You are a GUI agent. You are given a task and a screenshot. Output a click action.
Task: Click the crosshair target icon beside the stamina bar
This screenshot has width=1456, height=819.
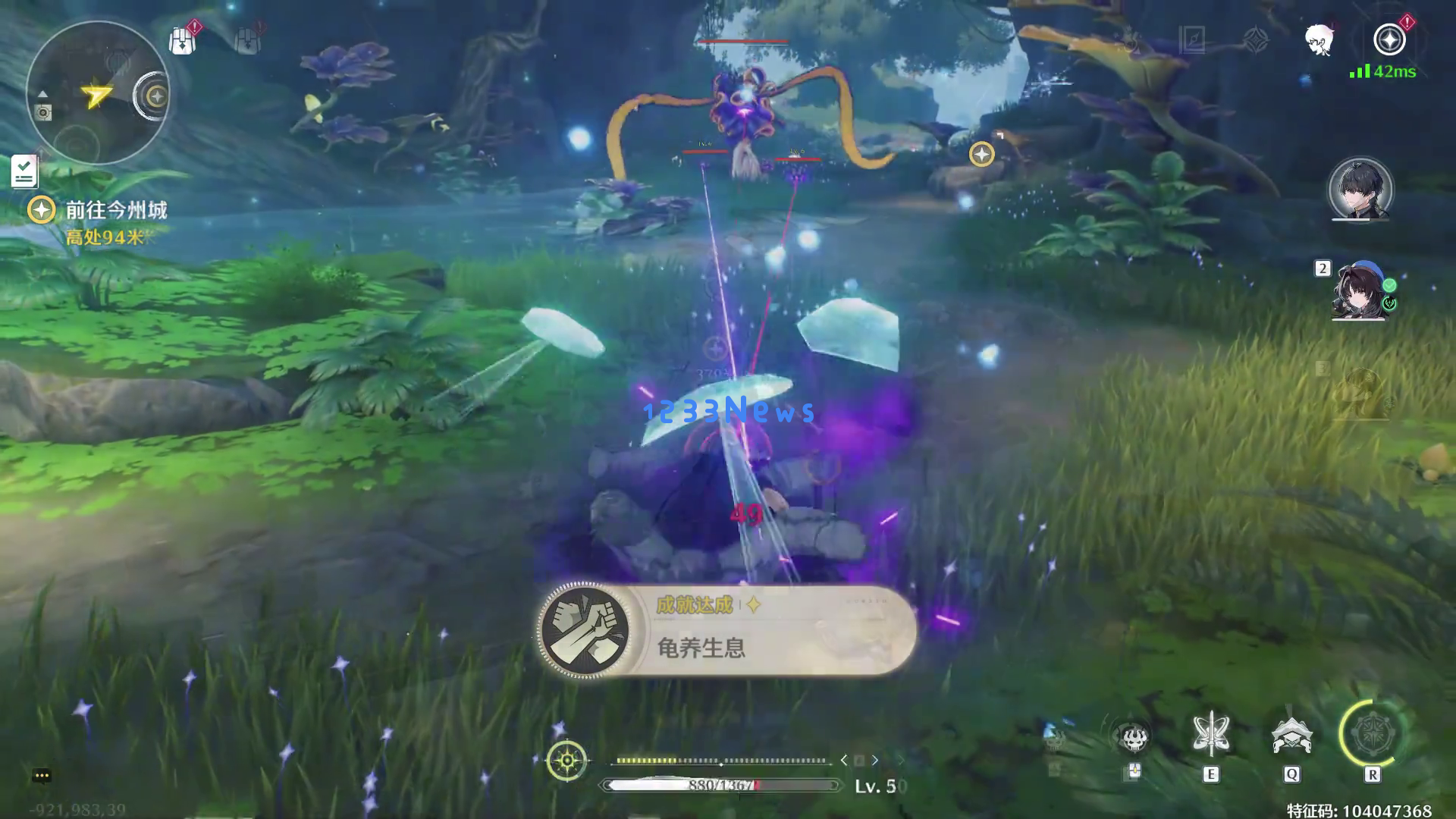pos(566,760)
